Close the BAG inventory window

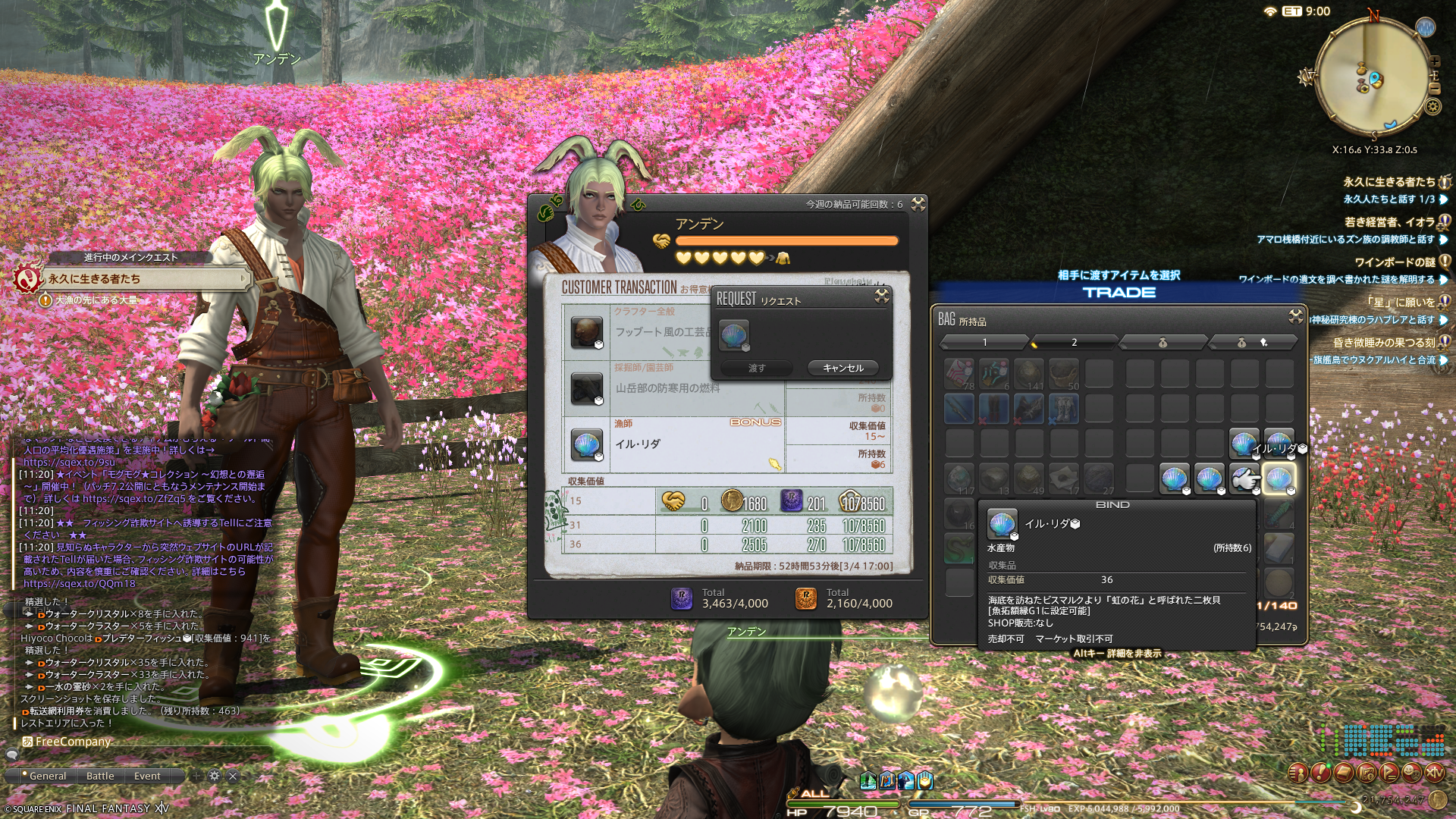(x=1295, y=316)
